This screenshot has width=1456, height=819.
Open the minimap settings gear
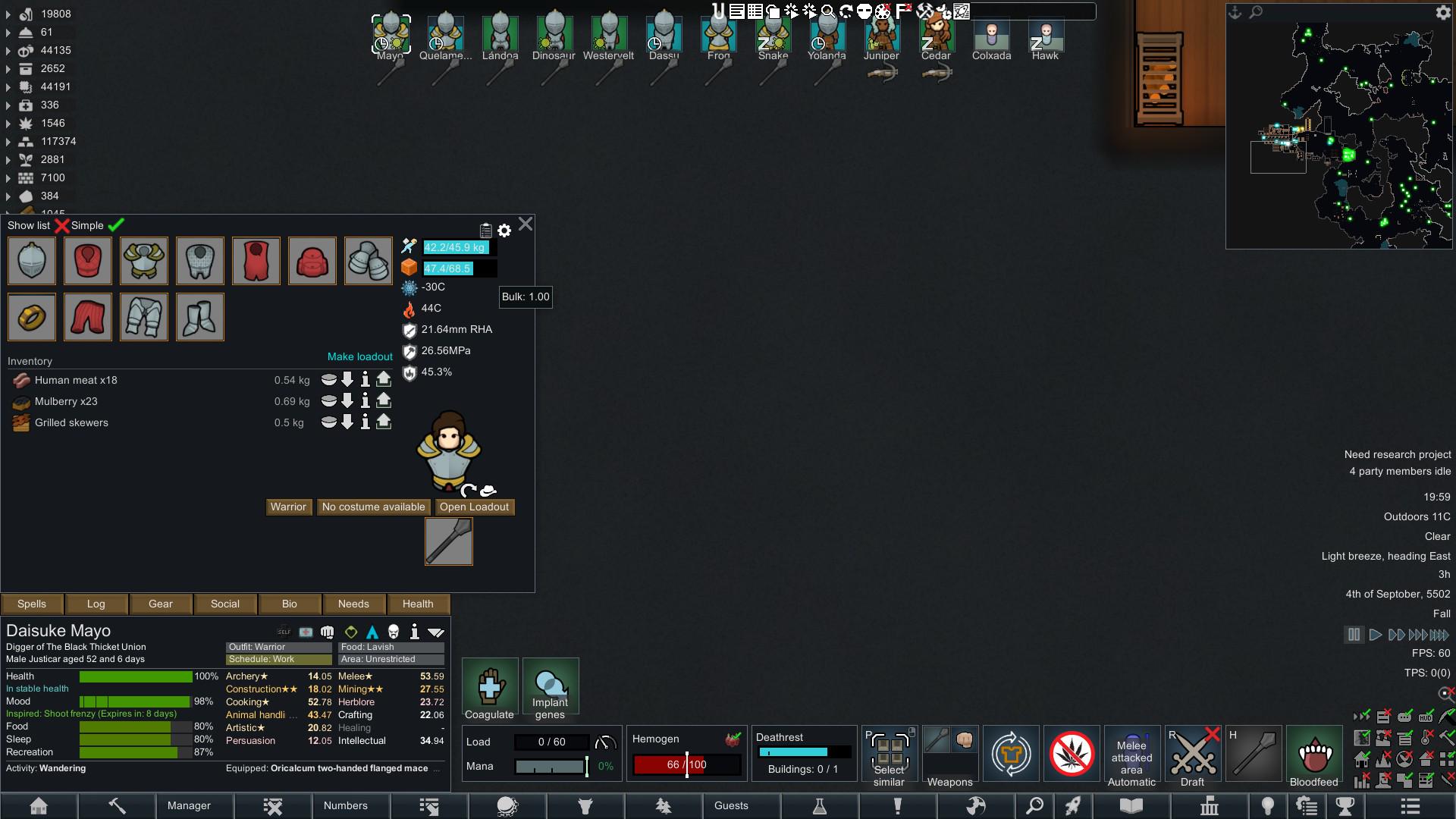coord(1444,12)
